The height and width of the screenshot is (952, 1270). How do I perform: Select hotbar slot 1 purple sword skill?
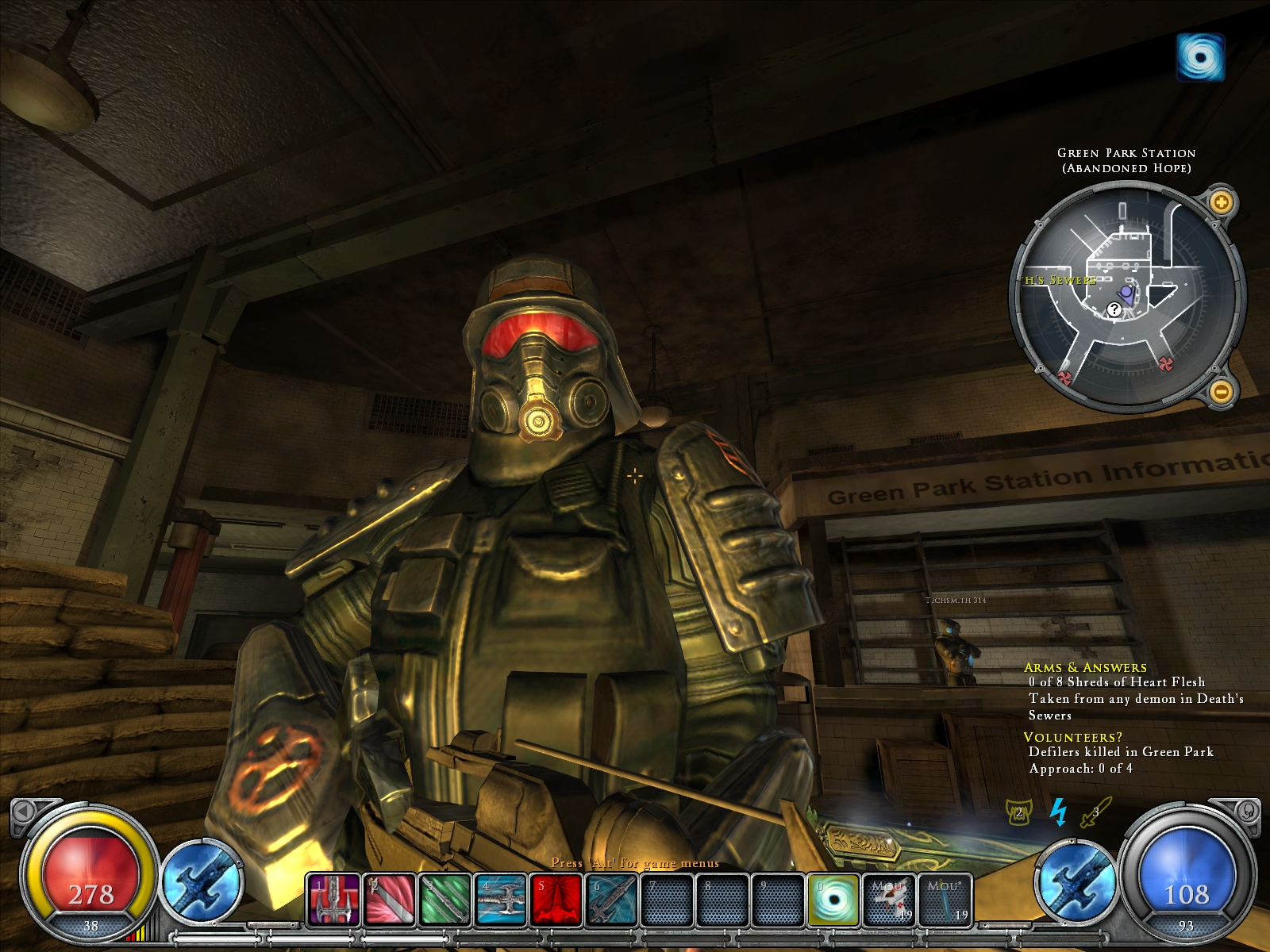tap(334, 900)
